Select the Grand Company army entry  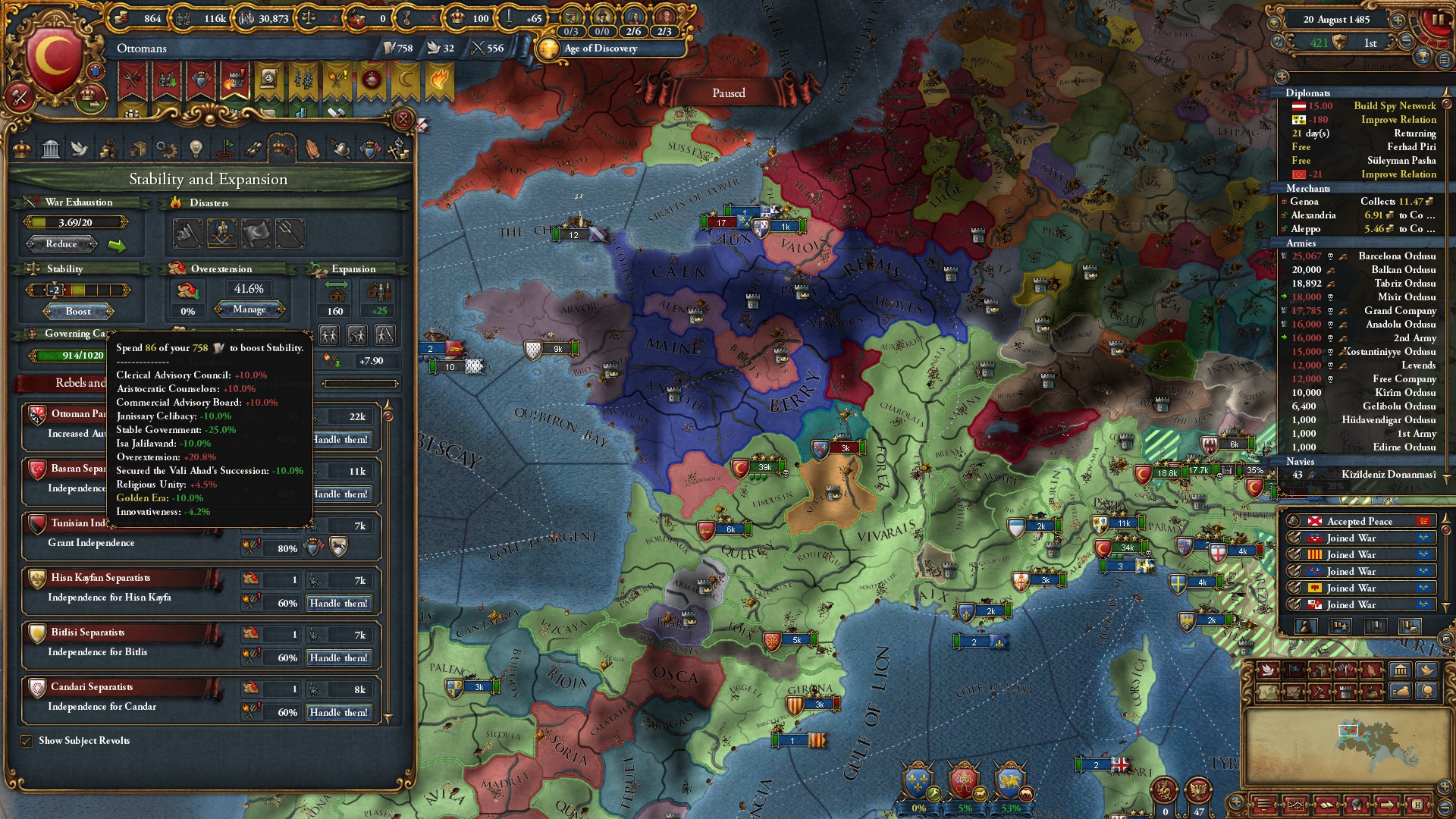(x=1400, y=311)
